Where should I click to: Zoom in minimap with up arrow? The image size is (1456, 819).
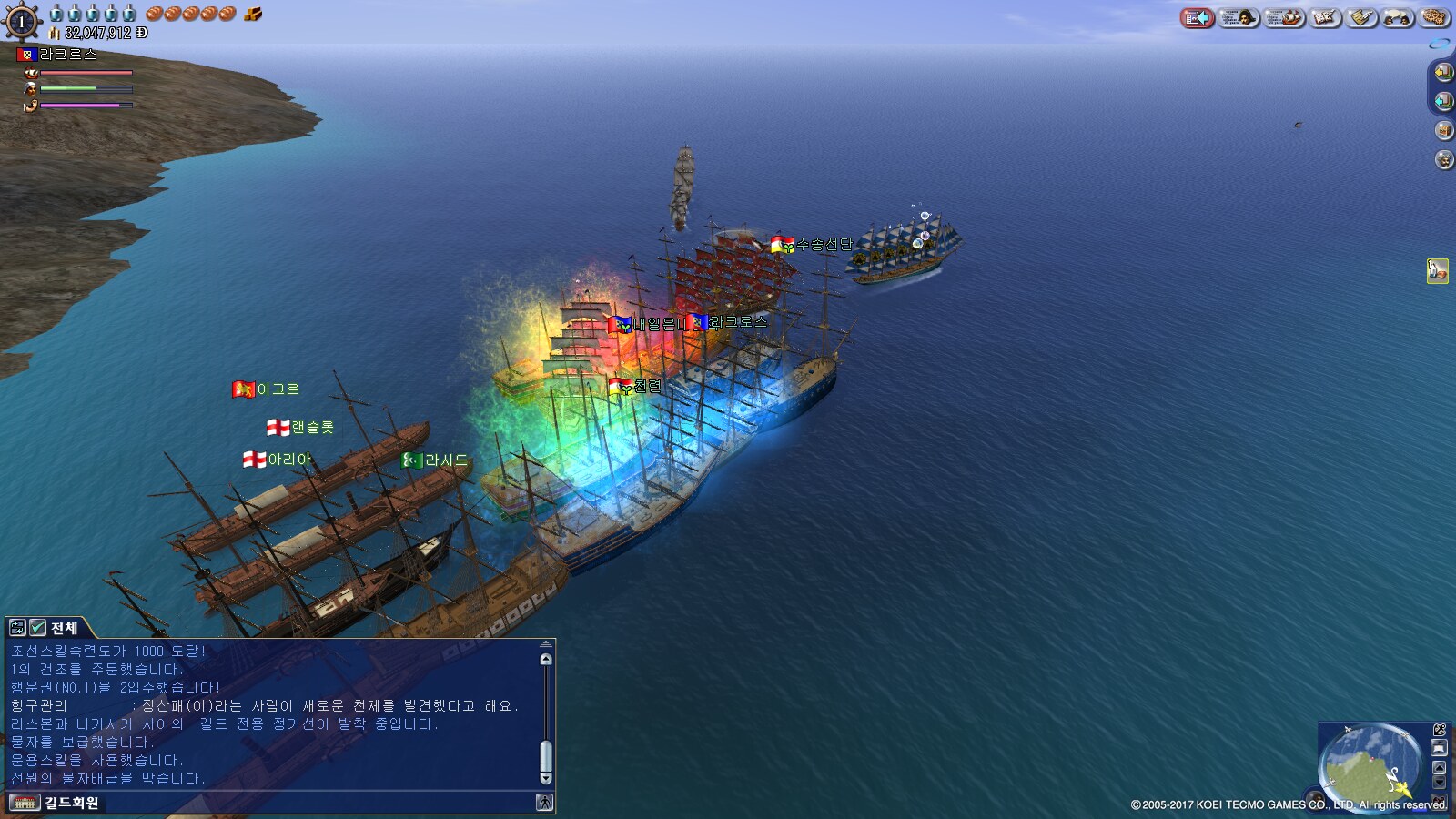pos(1439,767)
